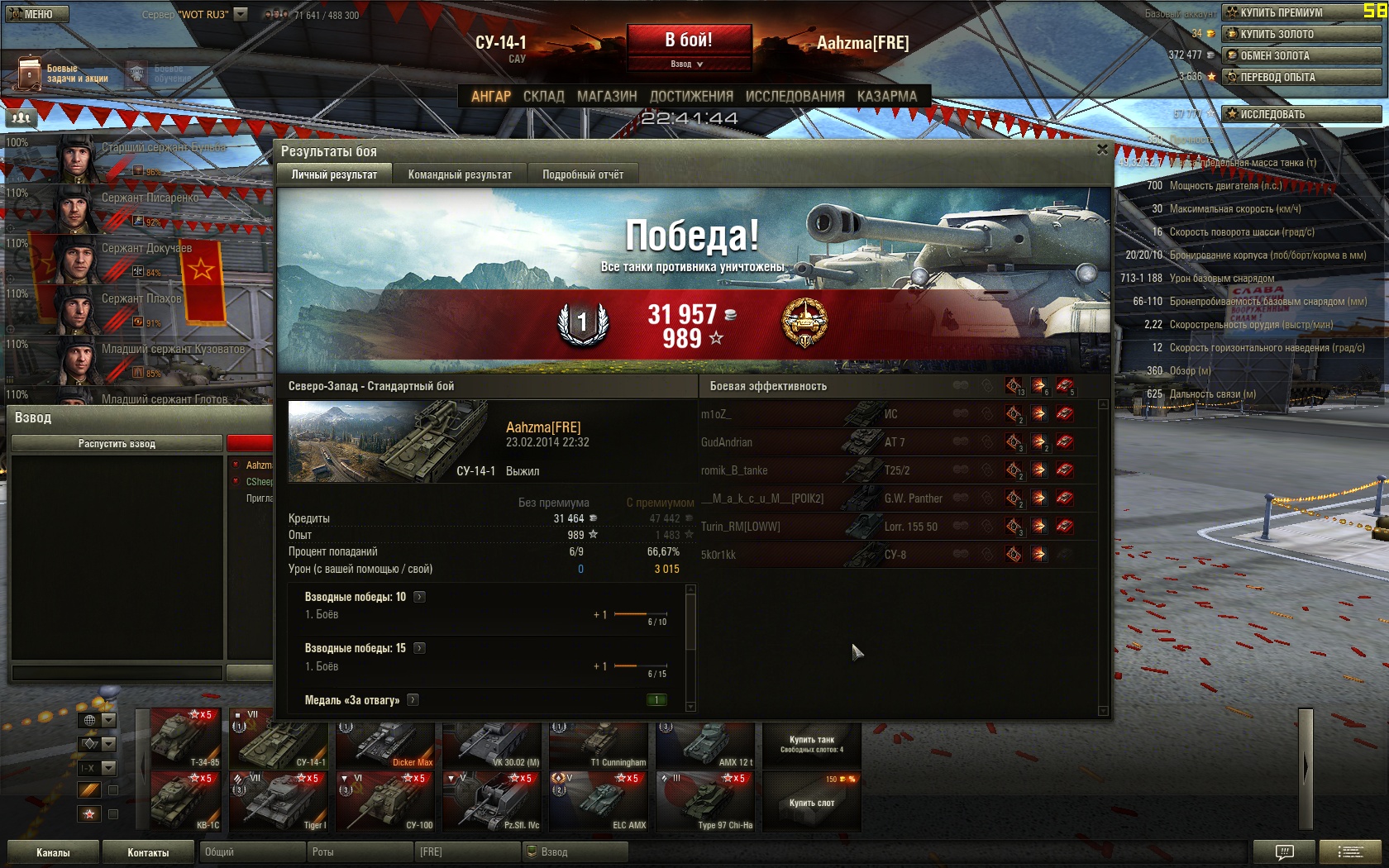Select the Tiger I tank in carousel
The width and height of the screenshot is (1389, 868).
[x=279, y=802]
